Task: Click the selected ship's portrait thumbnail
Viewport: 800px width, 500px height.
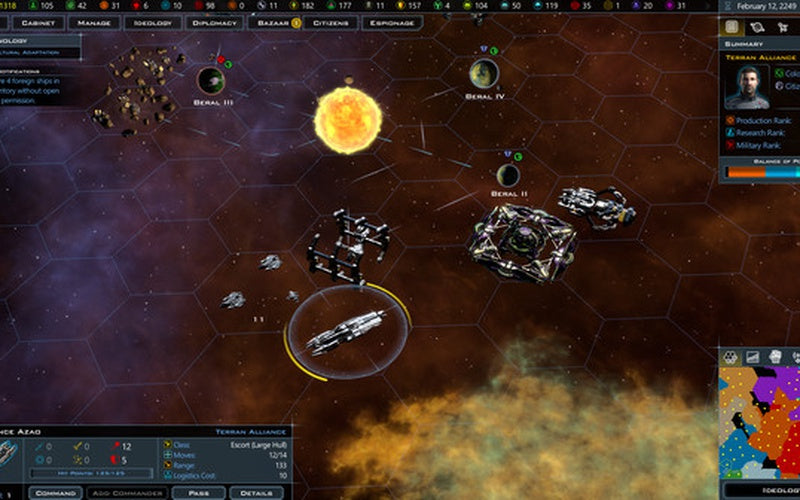Action: point(10,453)
